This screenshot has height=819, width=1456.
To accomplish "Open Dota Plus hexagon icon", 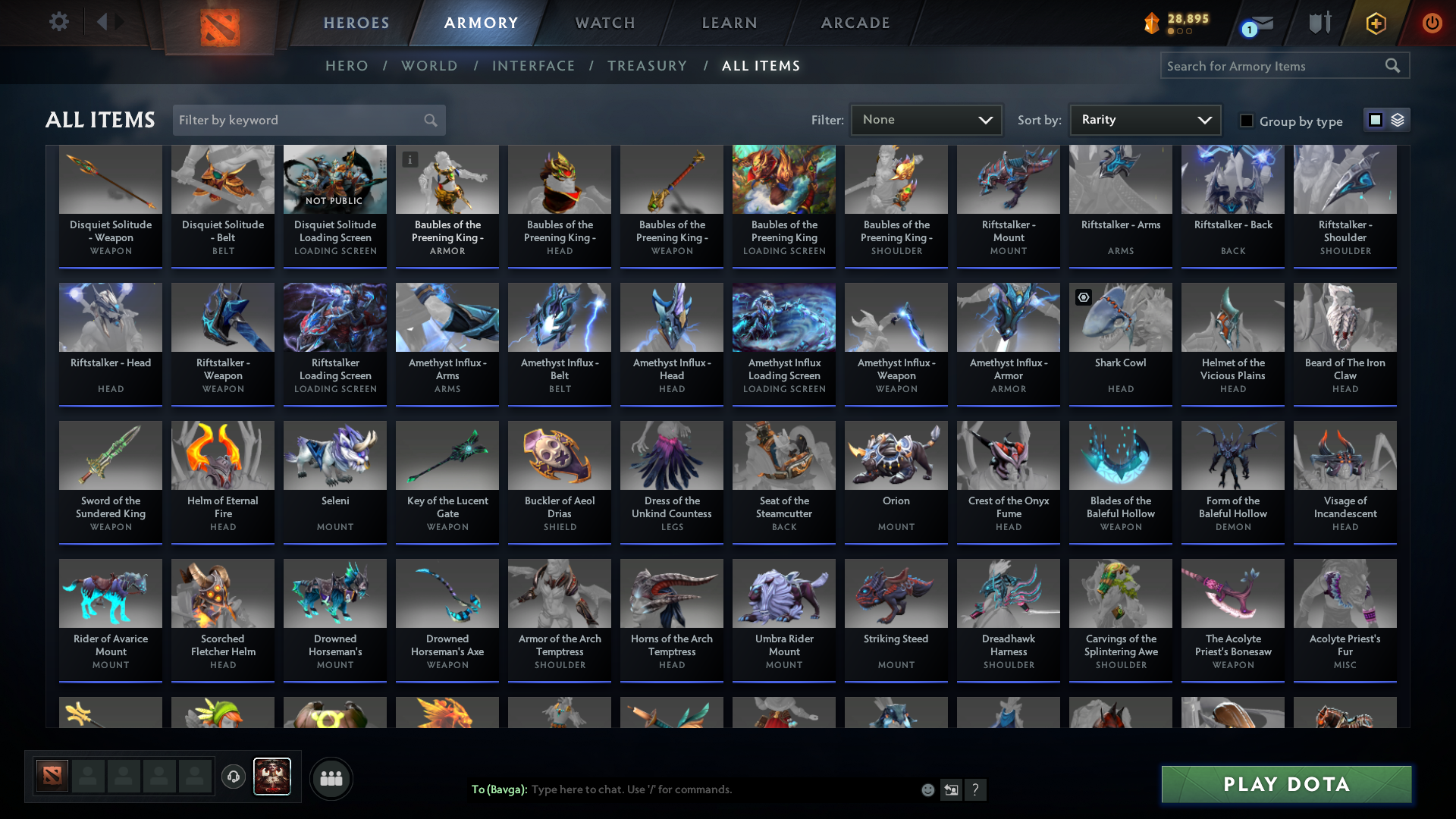I will [1375, 23].
